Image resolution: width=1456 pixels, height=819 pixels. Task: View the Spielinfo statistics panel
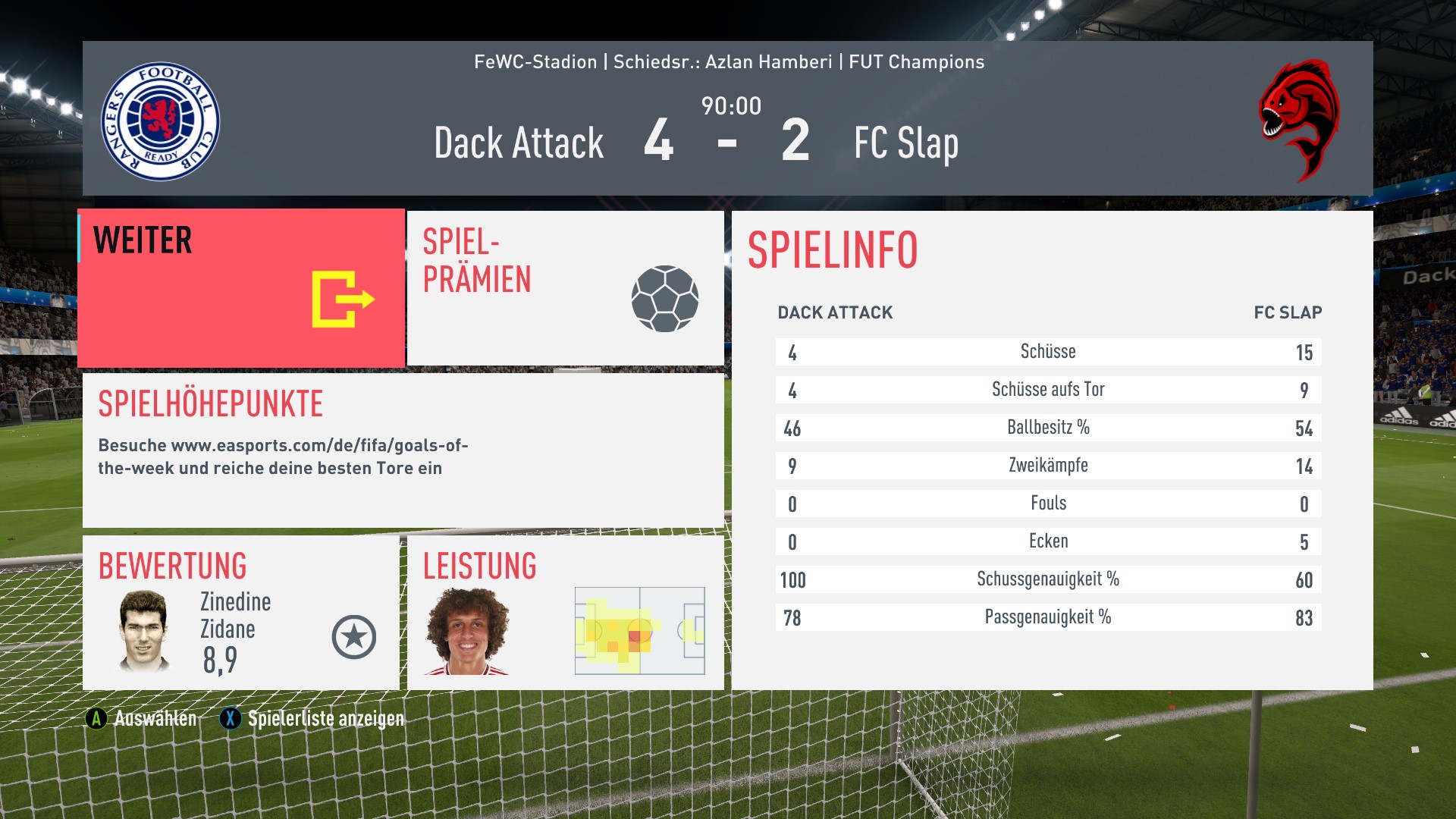pyautogui.click(x=1051, y=450)
